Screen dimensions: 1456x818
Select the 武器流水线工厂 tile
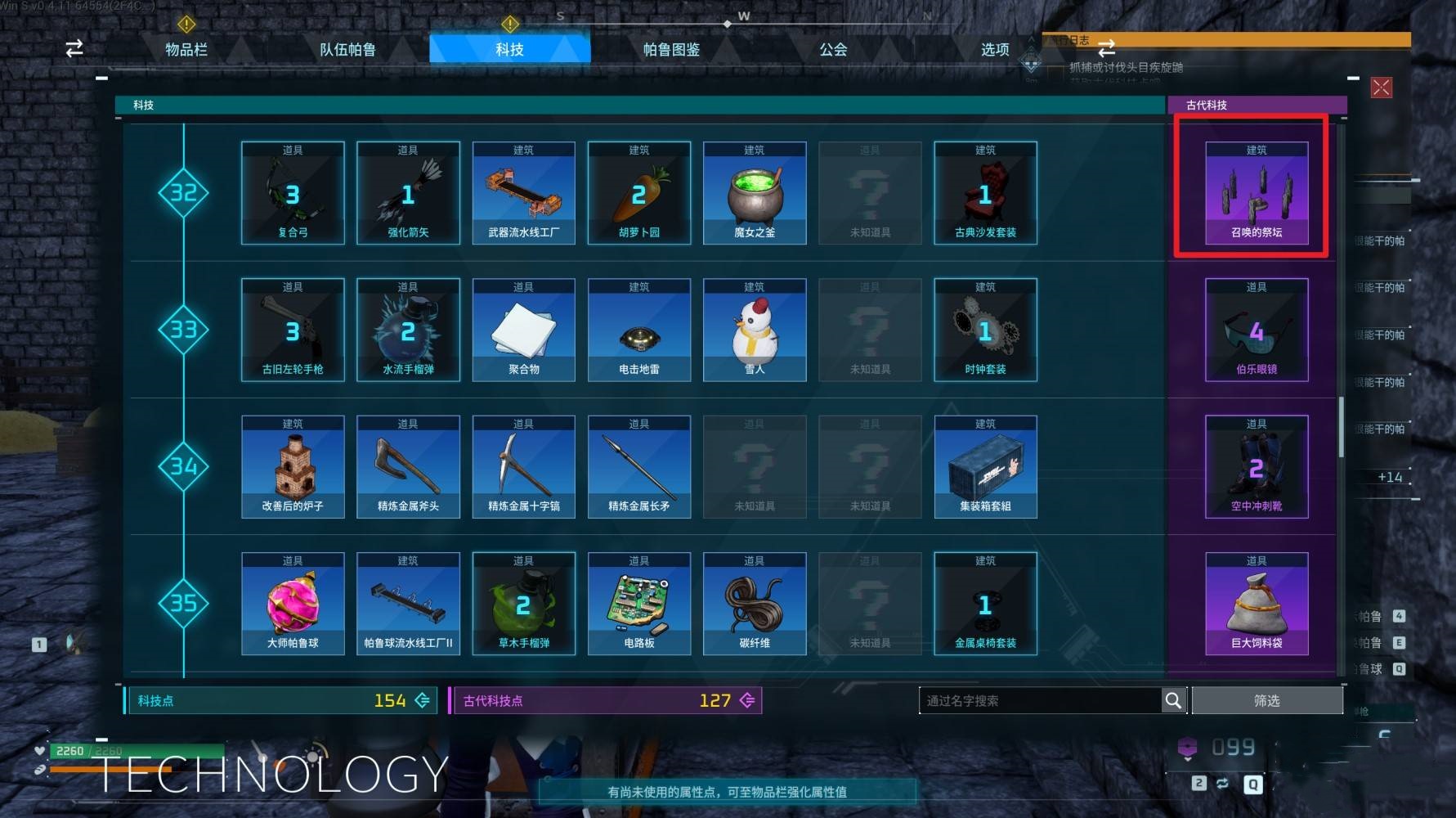coord(523,193)
